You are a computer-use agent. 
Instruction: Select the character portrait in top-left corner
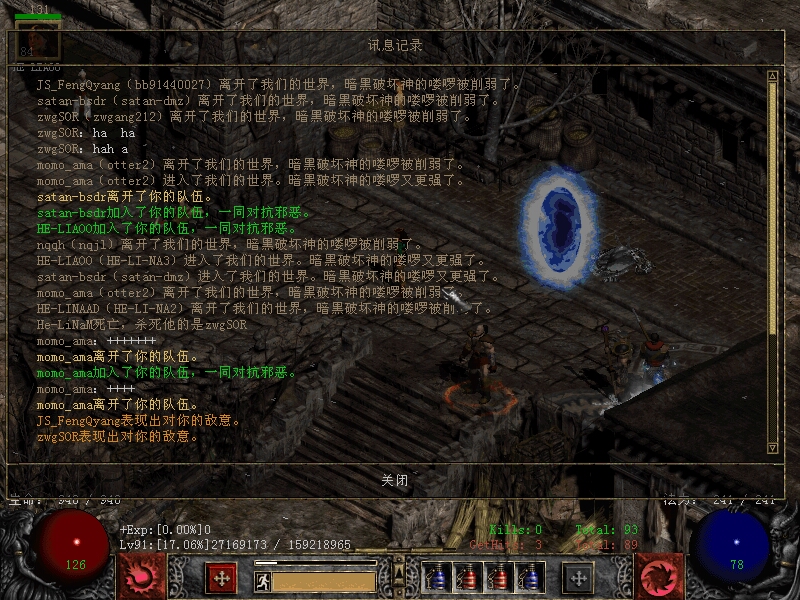coord(38,40)
